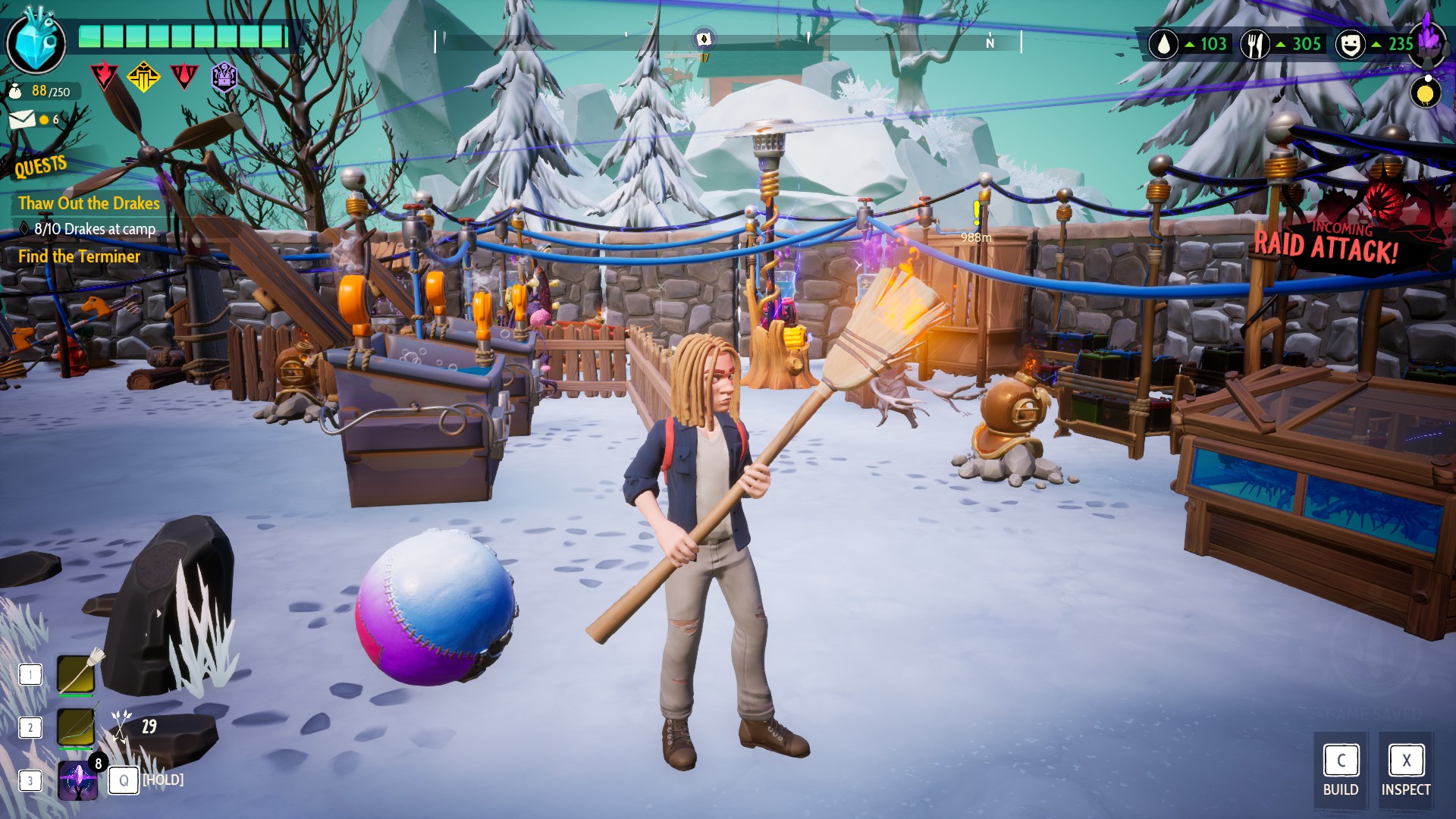This screenshot has width=1456, height=819.
Task: Click the purple crystal camp icon
Action: pyautogui.click(x=1429, y=38)
